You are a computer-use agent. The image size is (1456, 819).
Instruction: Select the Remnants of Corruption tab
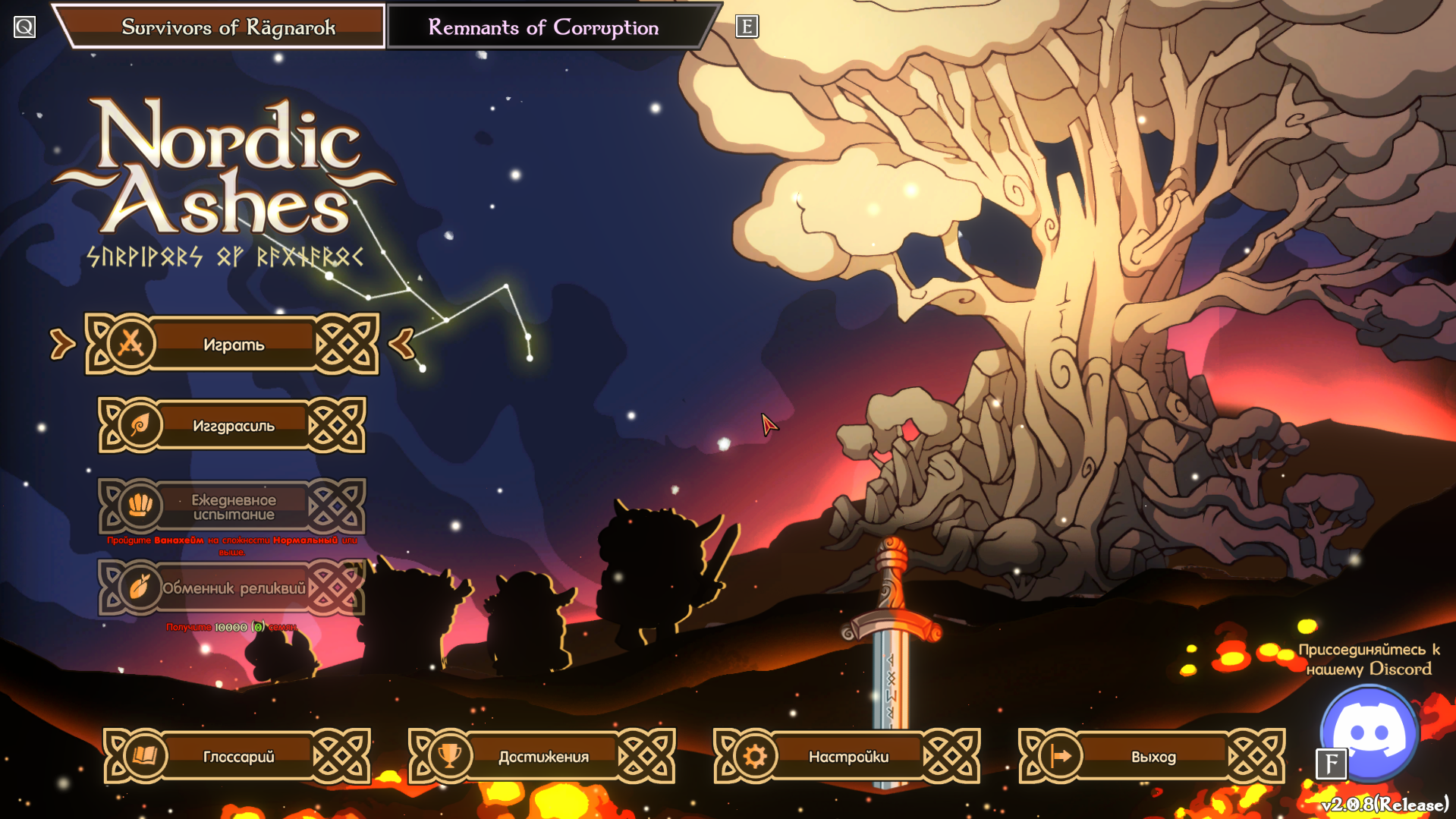(x=543, y=27)
